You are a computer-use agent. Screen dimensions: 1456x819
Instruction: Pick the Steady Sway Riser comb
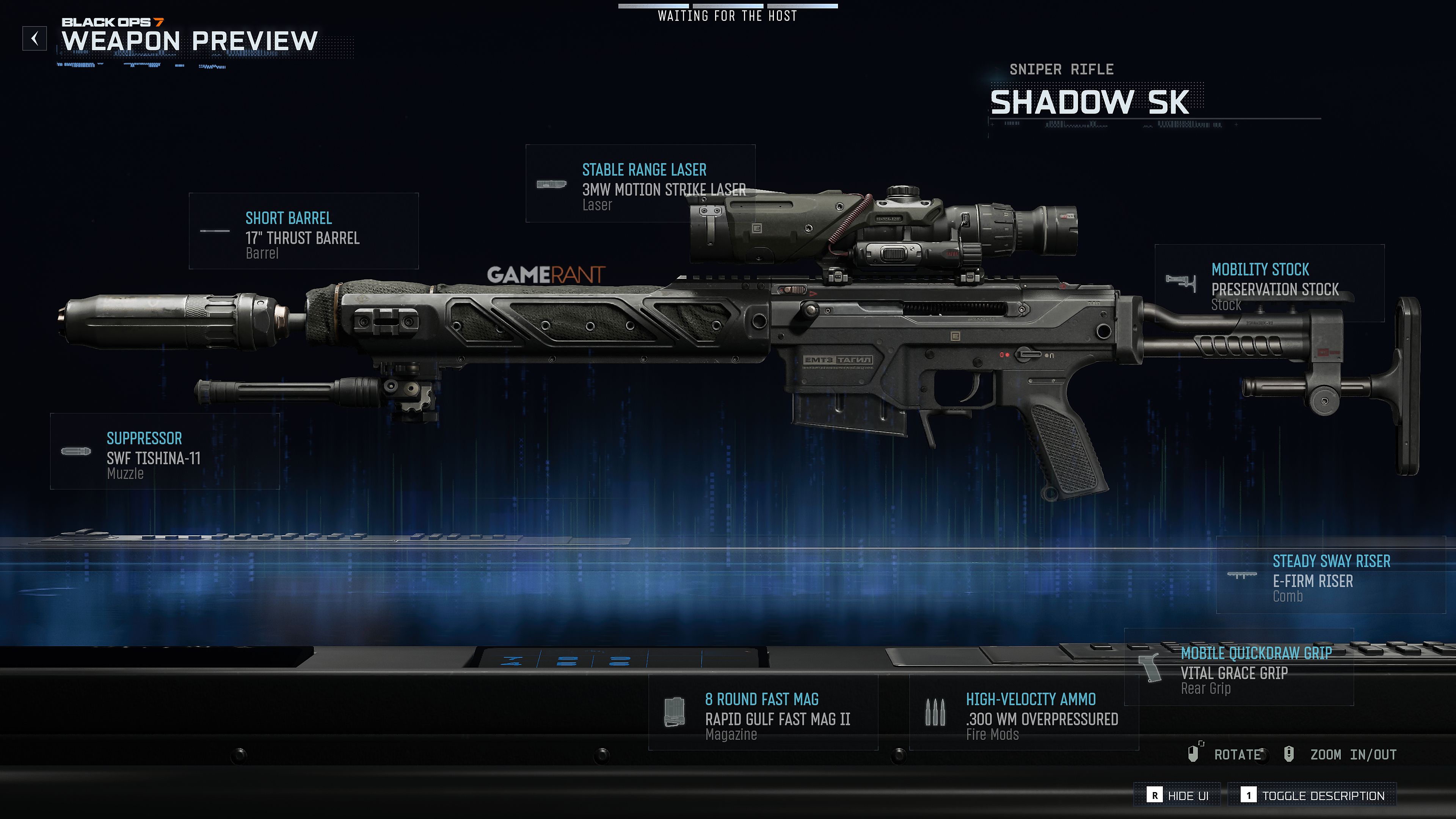1330,575
